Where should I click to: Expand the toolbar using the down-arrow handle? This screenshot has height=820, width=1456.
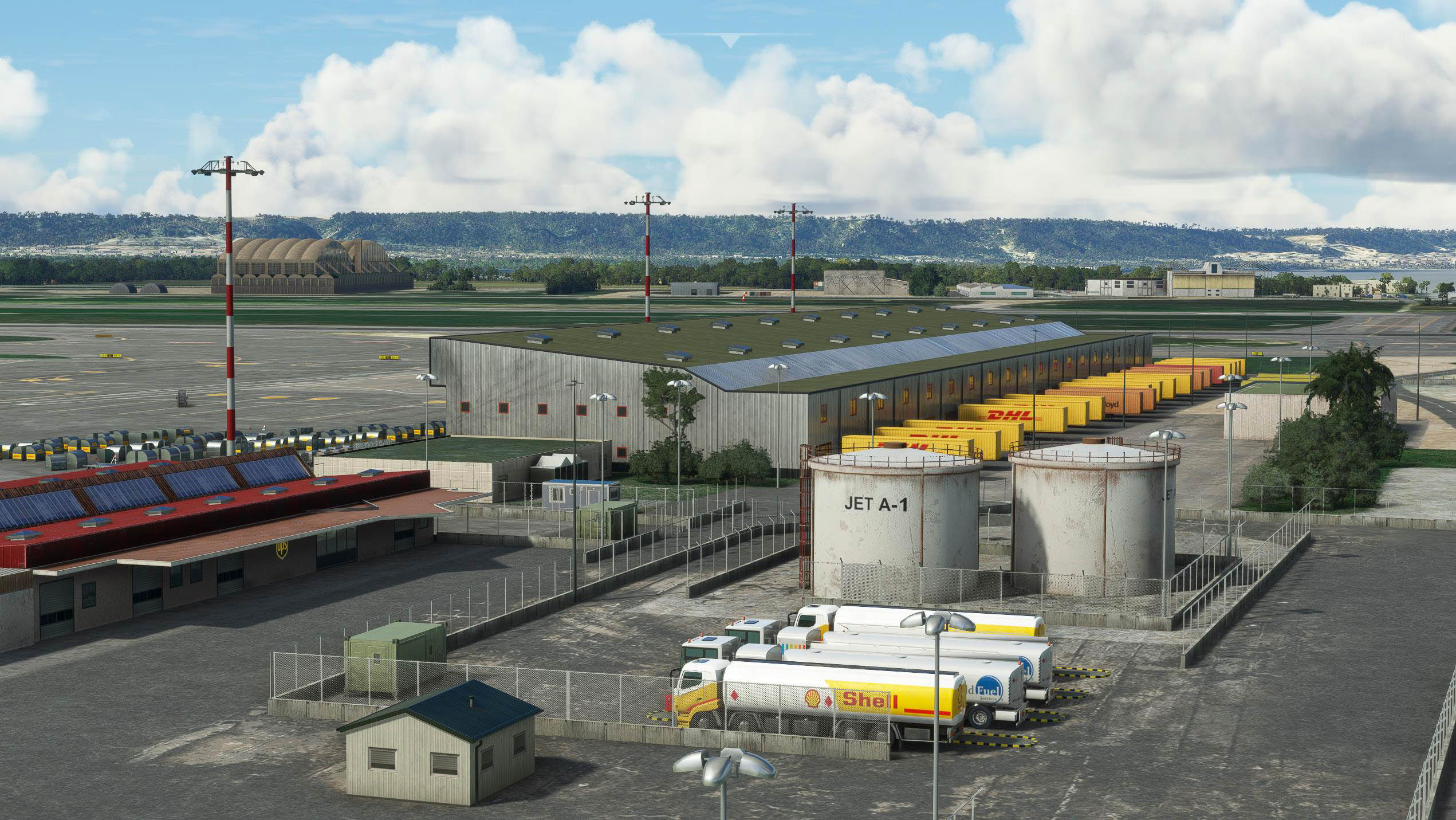coord(729,41)
